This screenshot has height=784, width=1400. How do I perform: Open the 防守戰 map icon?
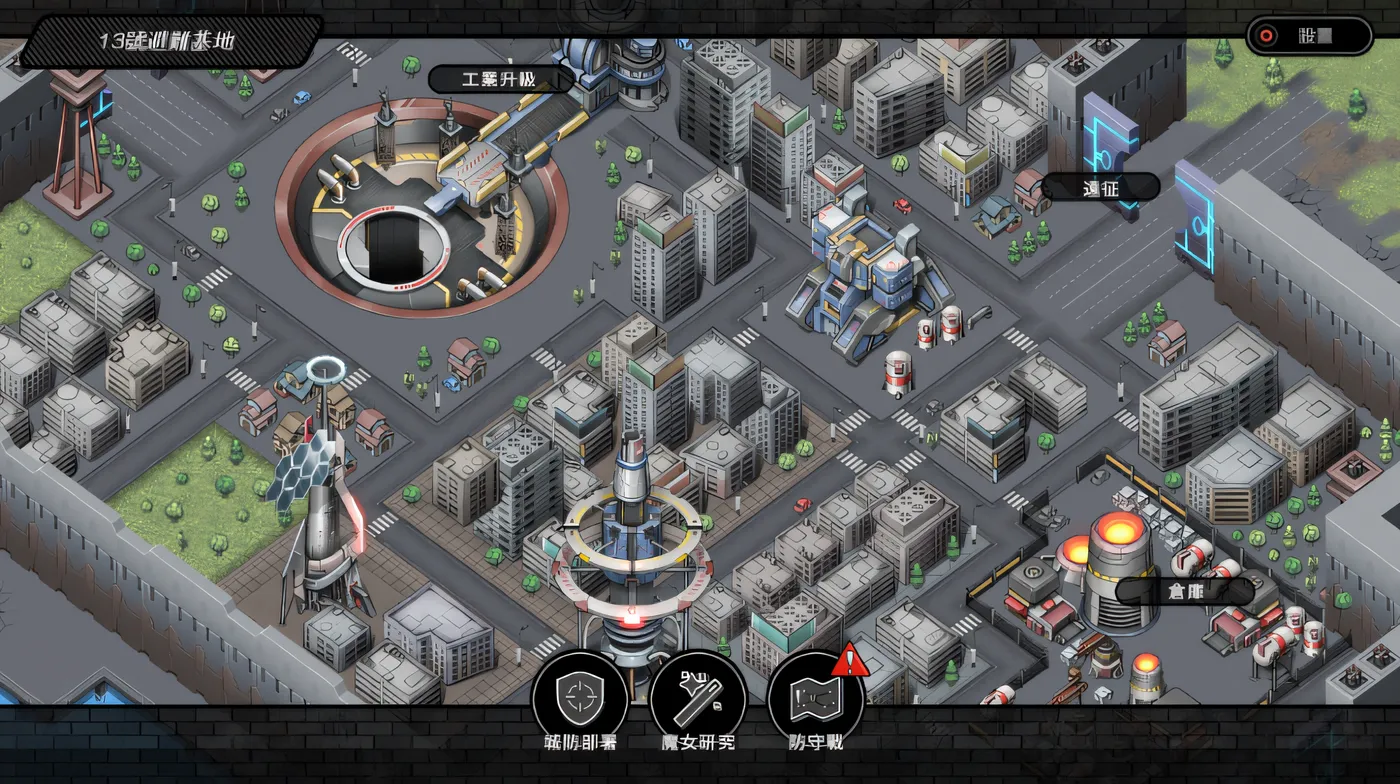[x=815, y=697]
